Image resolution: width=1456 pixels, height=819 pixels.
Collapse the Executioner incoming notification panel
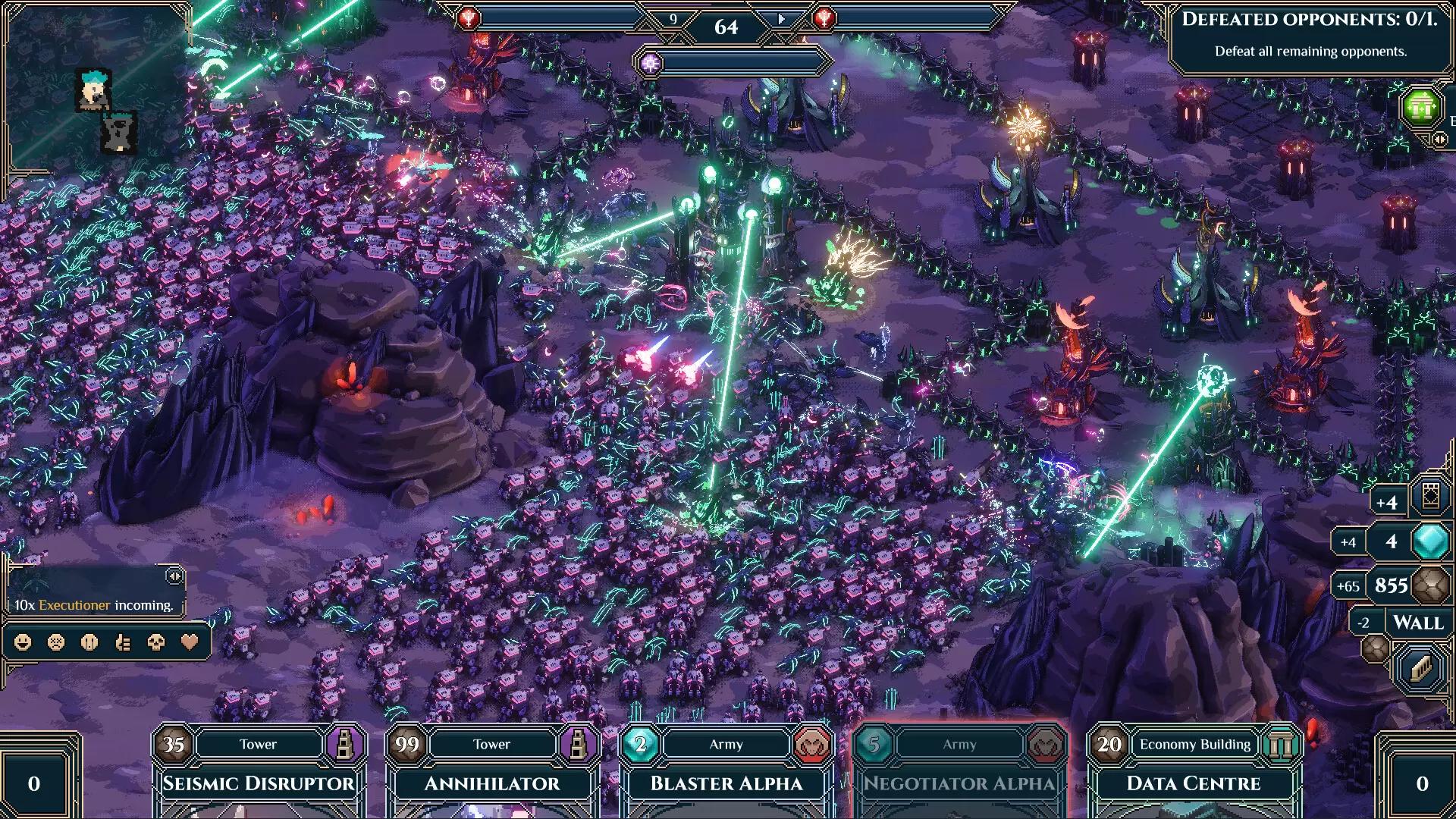tap(174, 576)
